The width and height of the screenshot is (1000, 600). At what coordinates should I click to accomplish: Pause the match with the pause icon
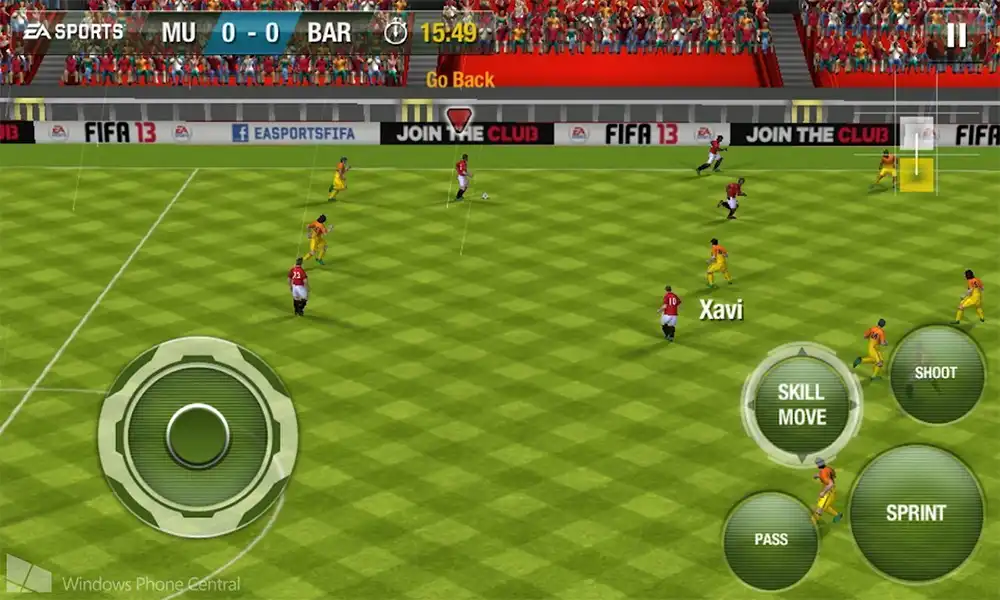click(957, 35)
